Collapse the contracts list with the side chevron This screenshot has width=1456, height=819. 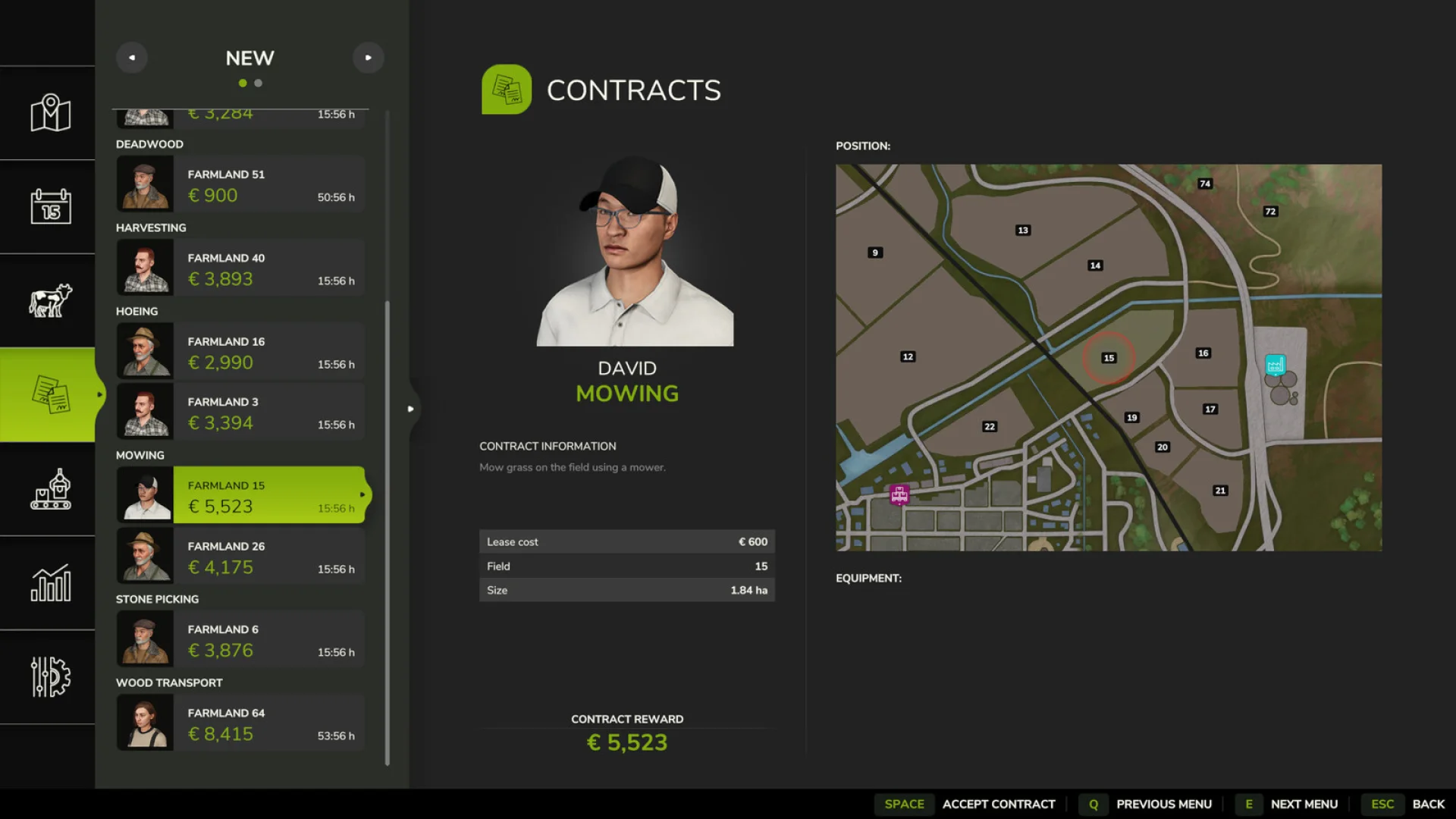coord(410,409)
